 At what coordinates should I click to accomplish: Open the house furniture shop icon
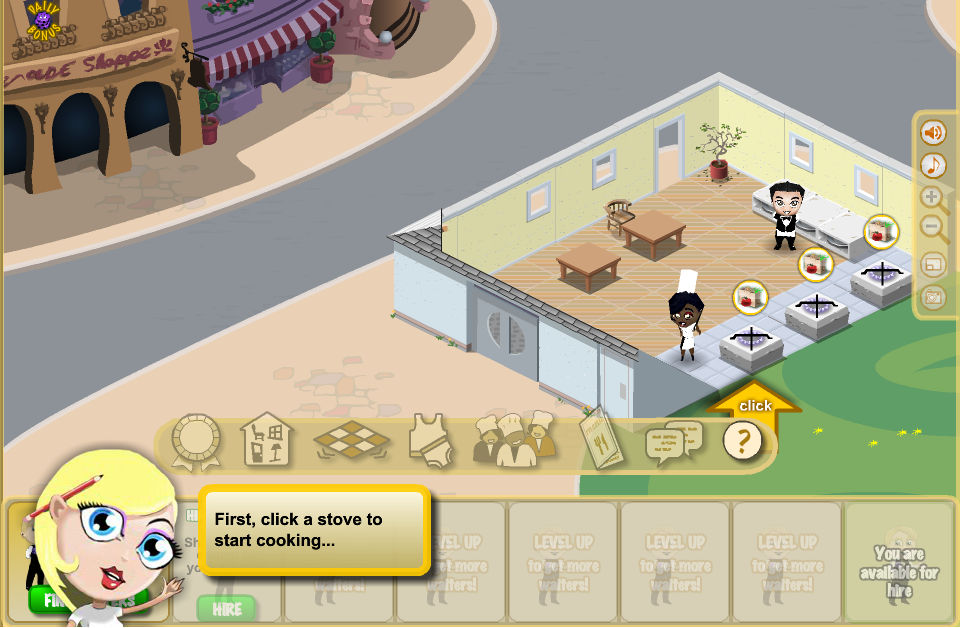(267, 440)
